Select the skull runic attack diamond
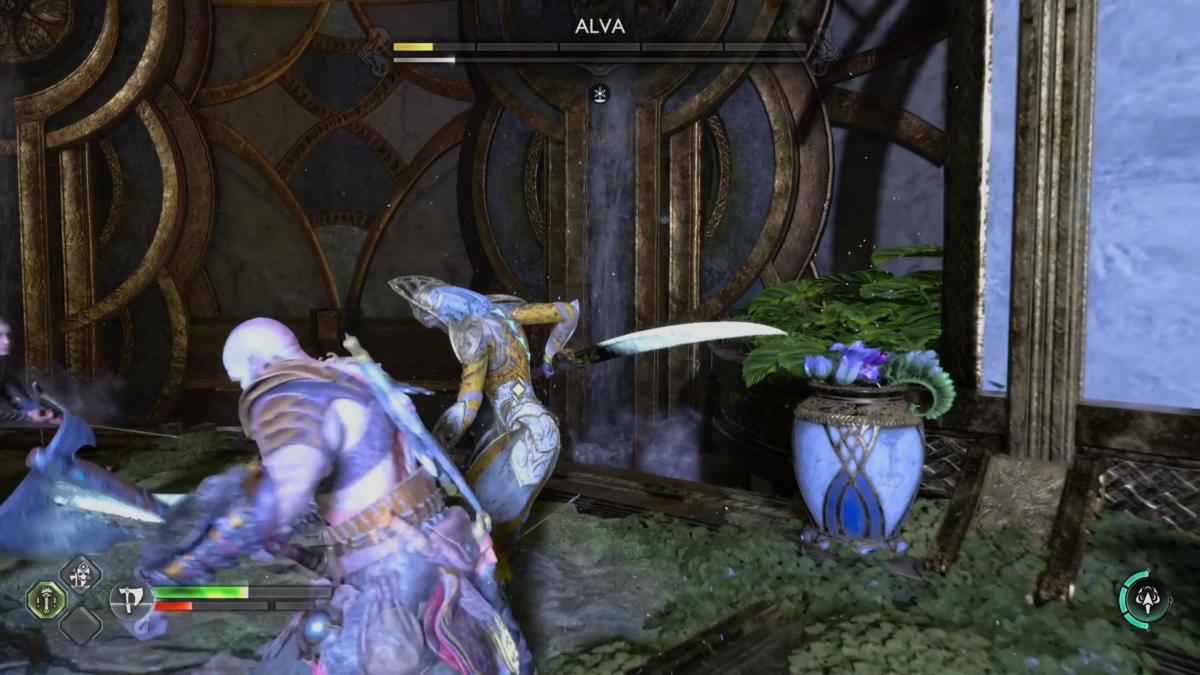The width and height of the screenshot is (1200, 675). coord(80,574)
